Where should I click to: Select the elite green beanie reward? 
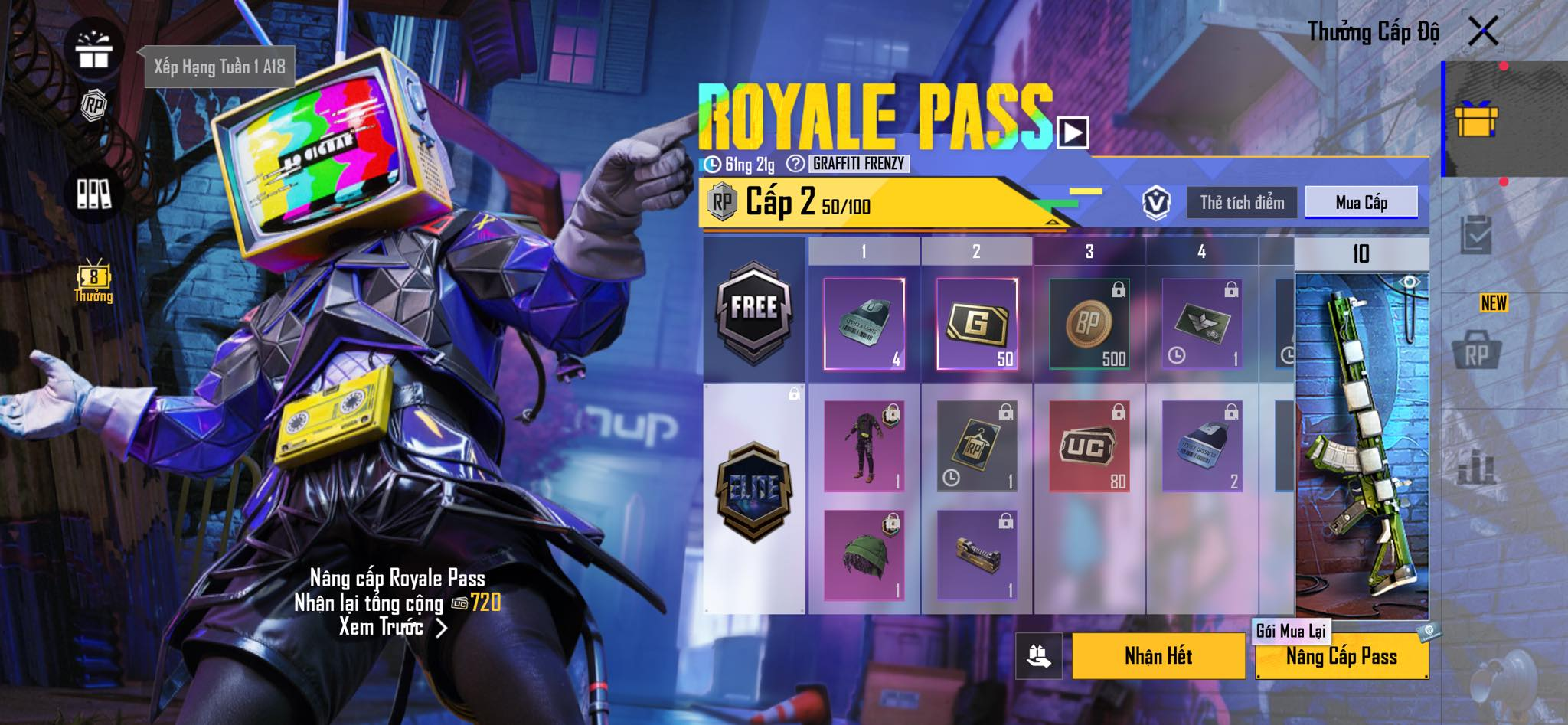(864, 555)
